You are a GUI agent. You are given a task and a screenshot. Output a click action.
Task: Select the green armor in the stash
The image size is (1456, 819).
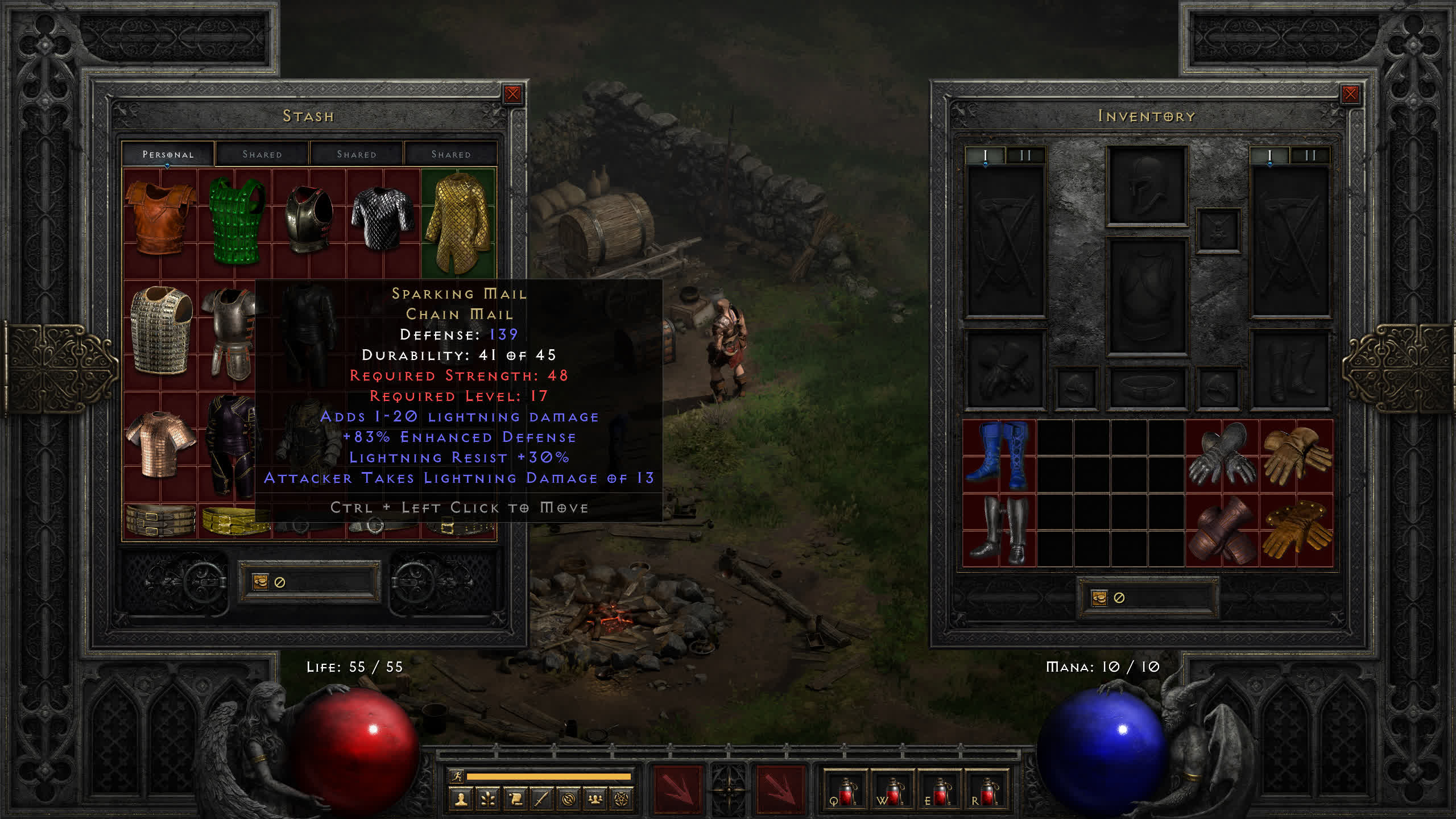(235, 221)
